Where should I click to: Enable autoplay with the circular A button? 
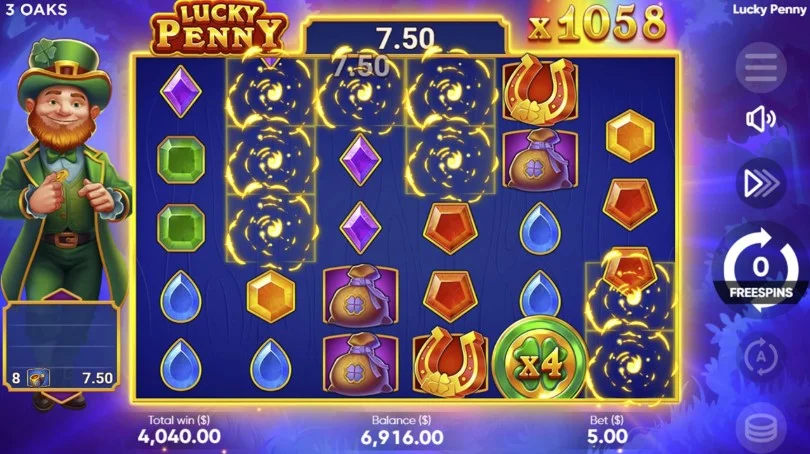[x=761, y=355]
